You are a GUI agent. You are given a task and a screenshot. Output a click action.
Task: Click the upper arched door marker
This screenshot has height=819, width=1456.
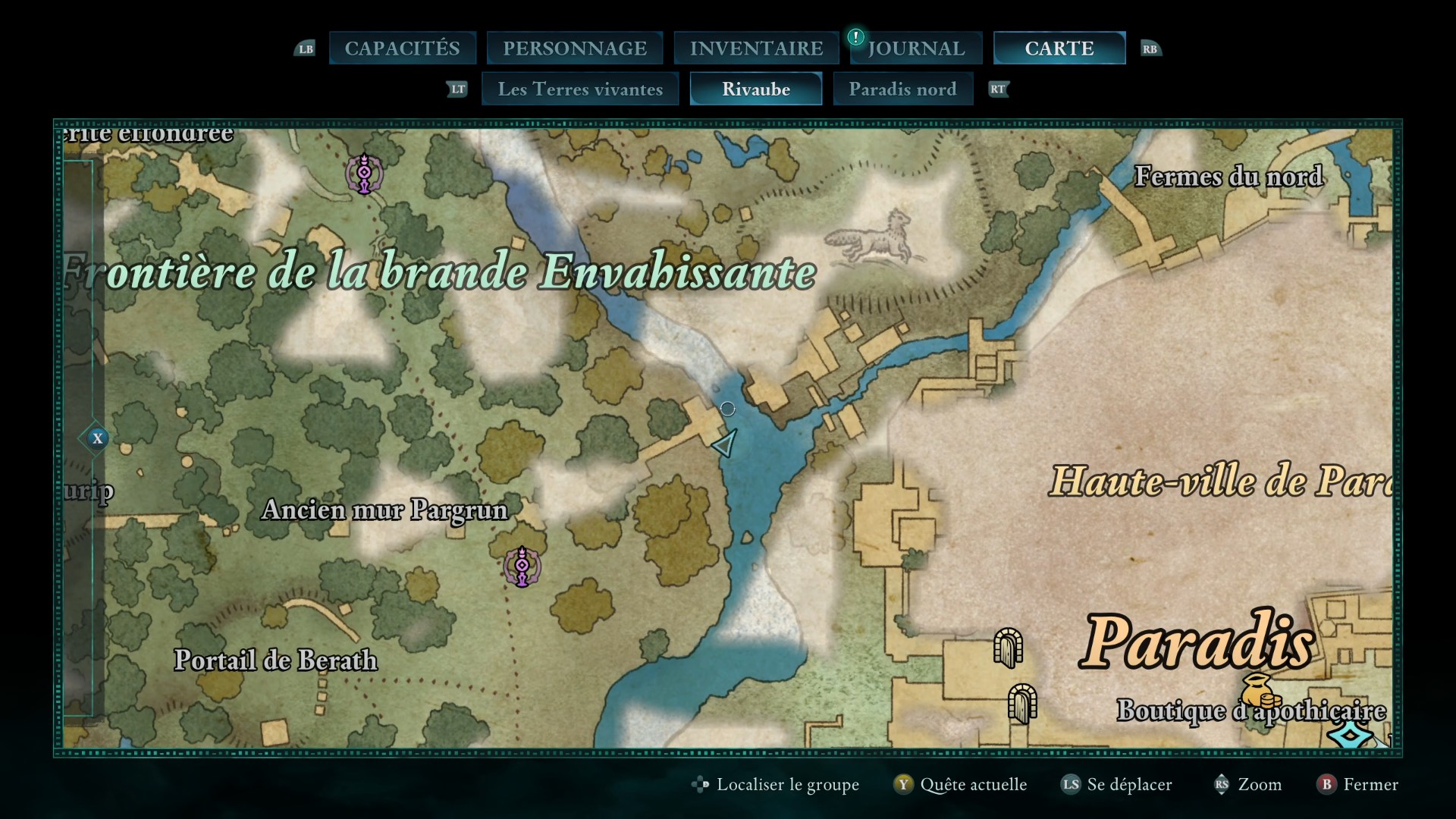[1009, 648]
